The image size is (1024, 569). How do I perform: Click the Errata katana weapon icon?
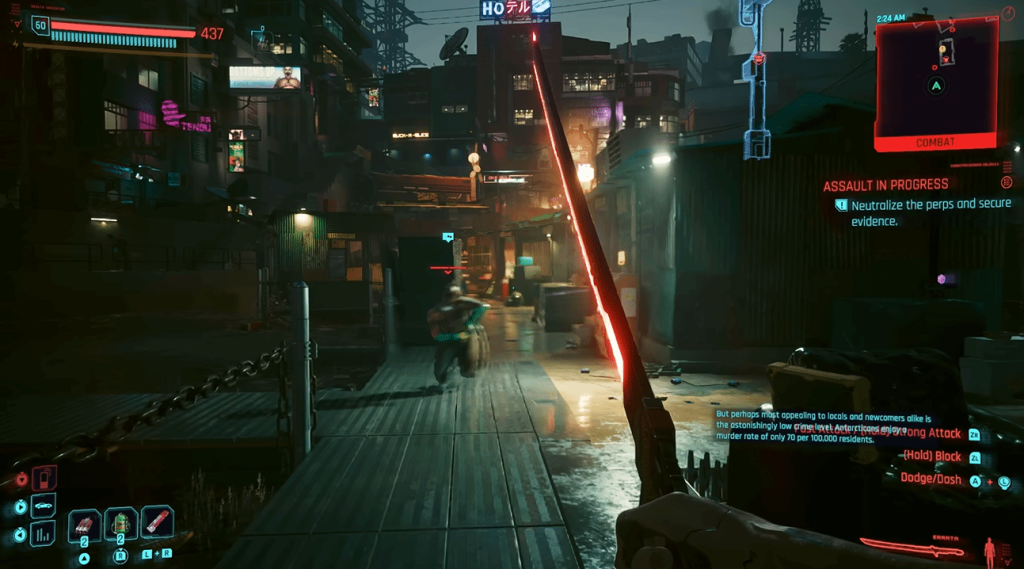point(912,547)
